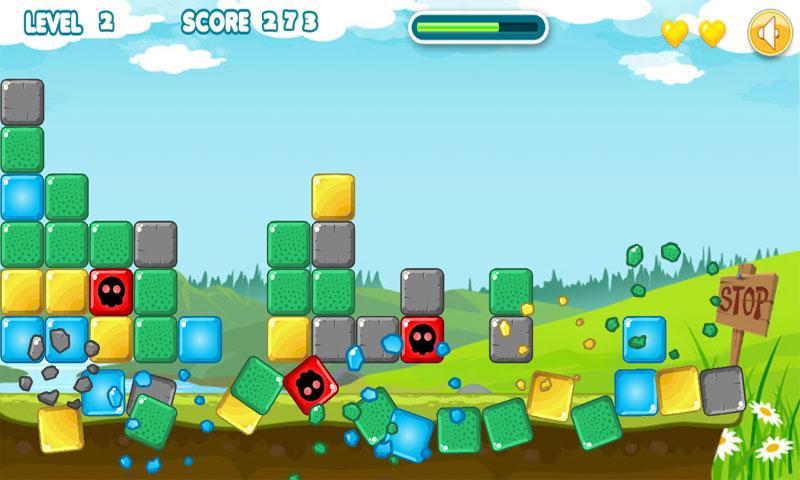Pop the yellow block between blue and gray blocks
This screenshot has width=800, height=480.
[678, 389]
